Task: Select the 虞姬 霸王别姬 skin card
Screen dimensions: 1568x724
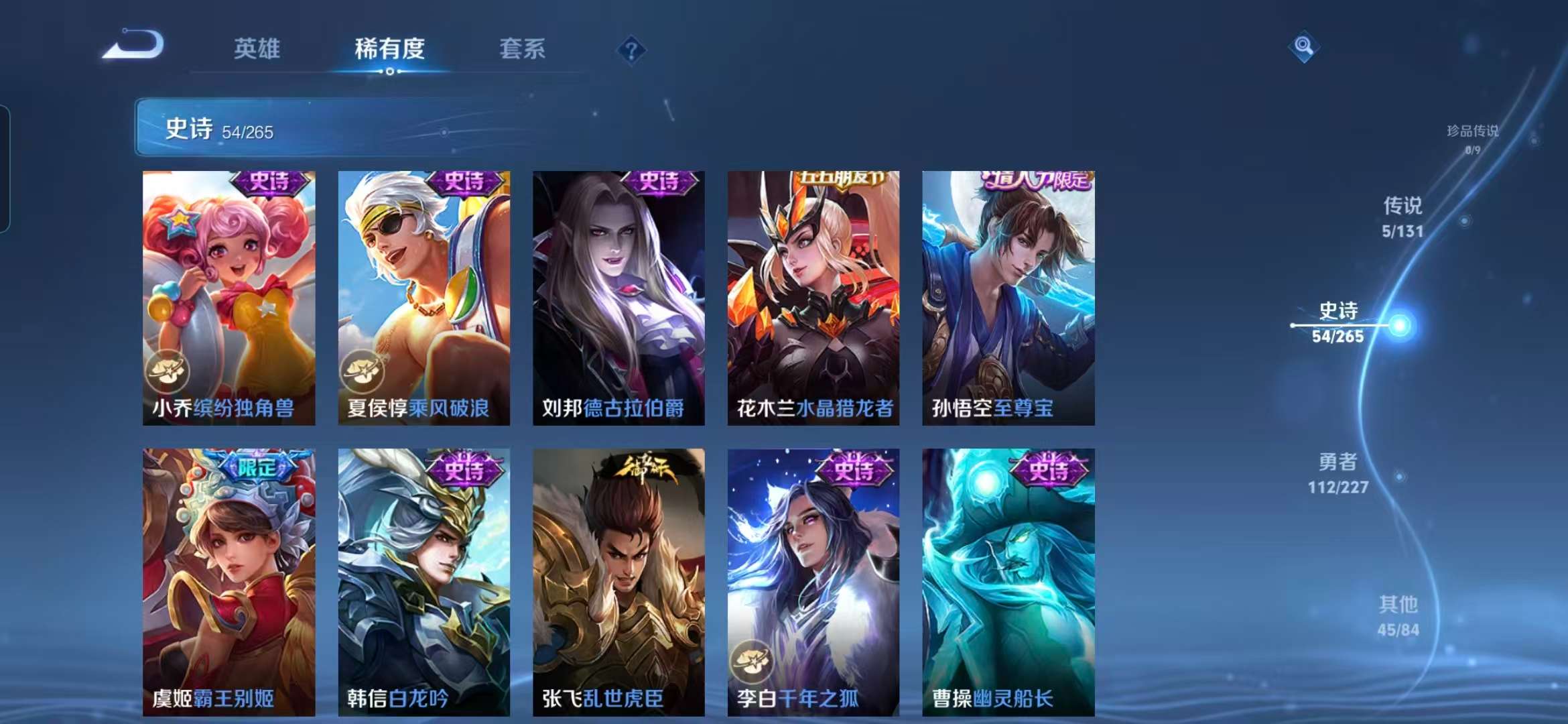Action: 228,582
